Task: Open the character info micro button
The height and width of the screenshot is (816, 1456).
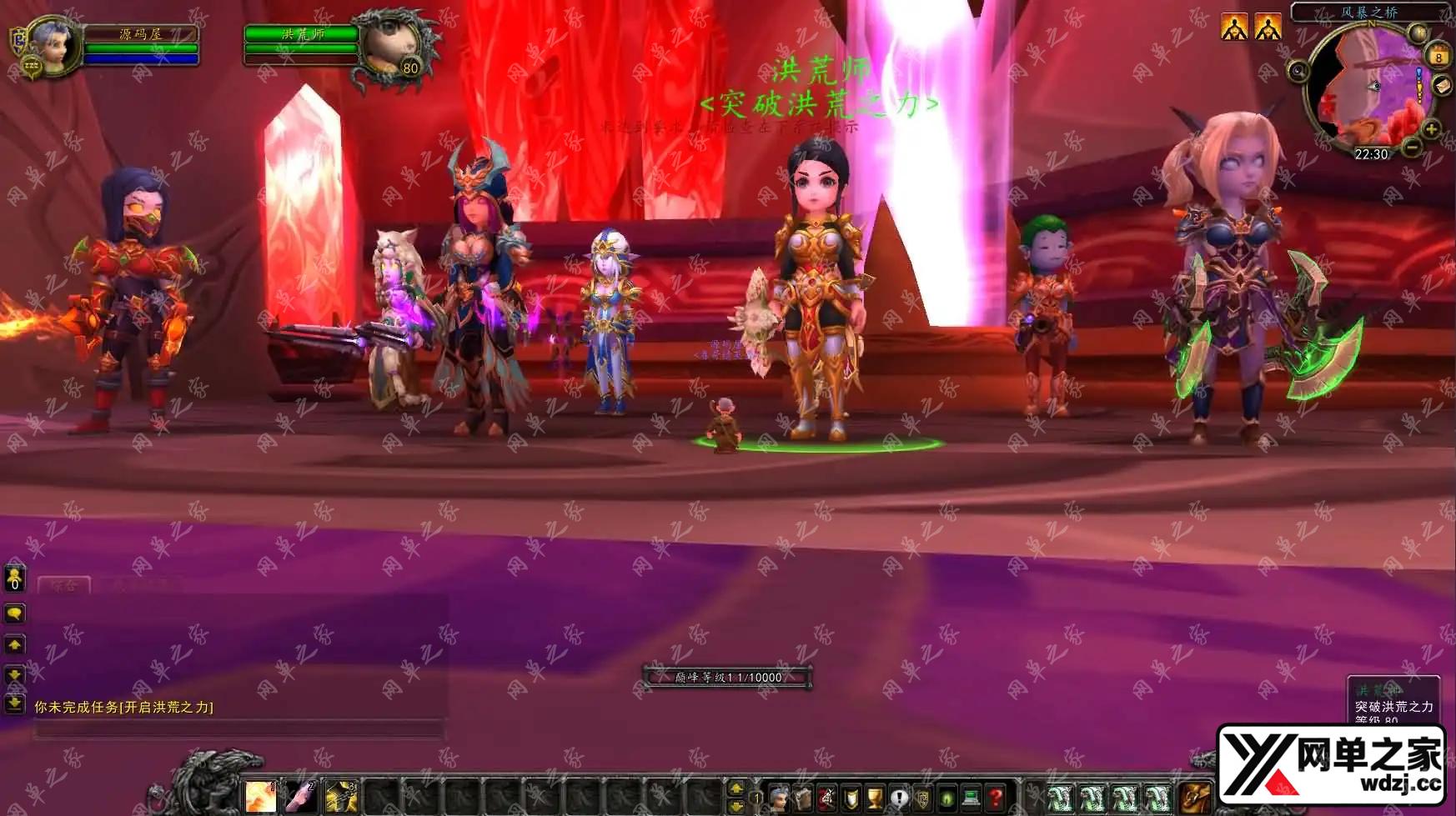Action: 779,797
